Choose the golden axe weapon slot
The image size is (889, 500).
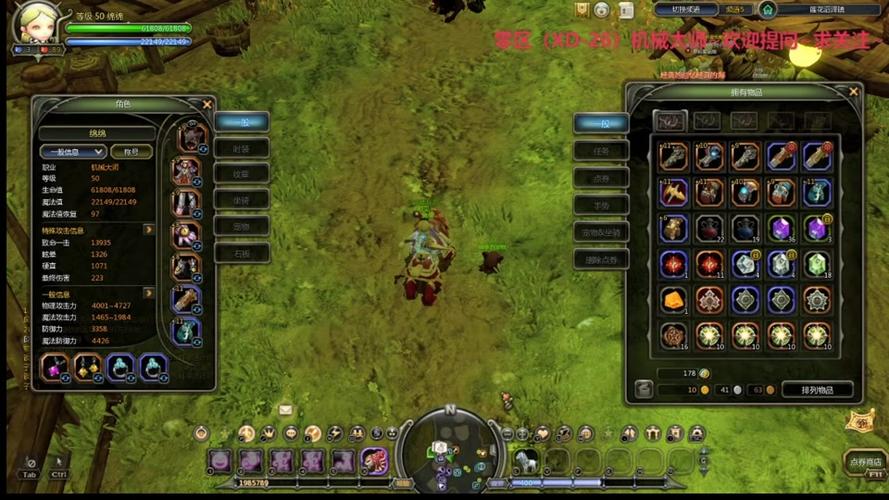(x=672, y=192)
